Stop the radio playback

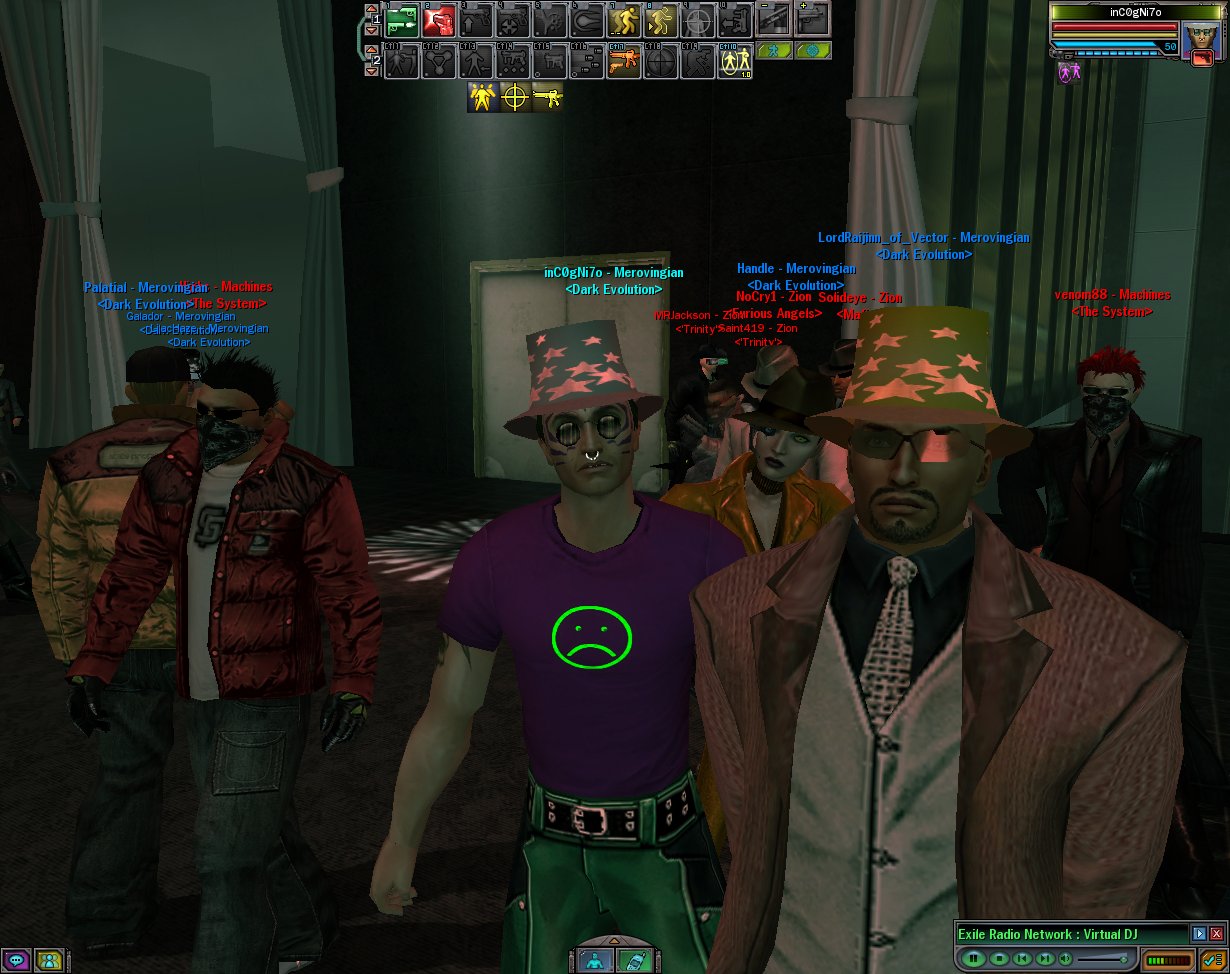point(997,959)
